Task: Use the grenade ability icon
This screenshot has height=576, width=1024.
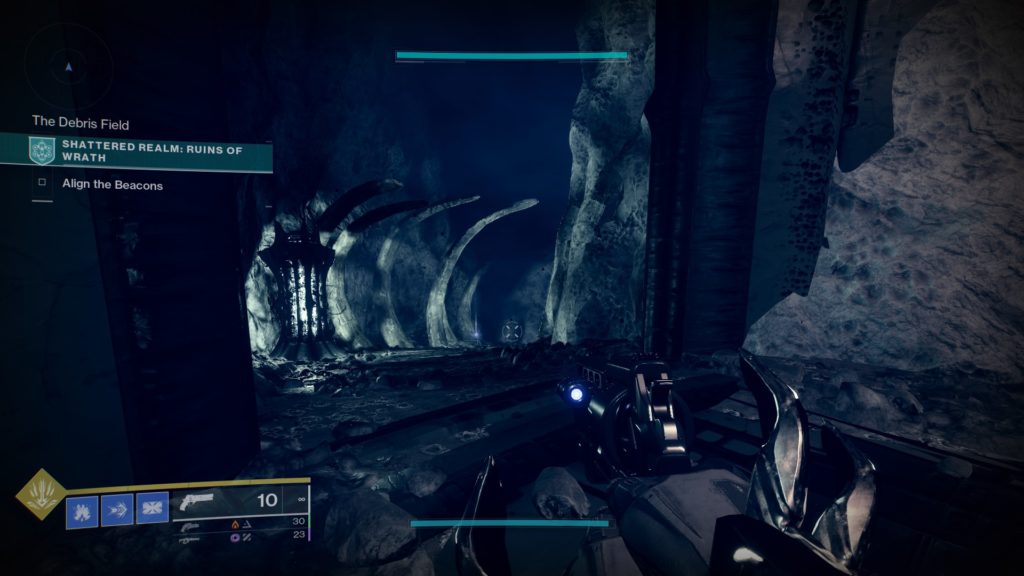Action: pyautogui.click(x=82, y=510)
